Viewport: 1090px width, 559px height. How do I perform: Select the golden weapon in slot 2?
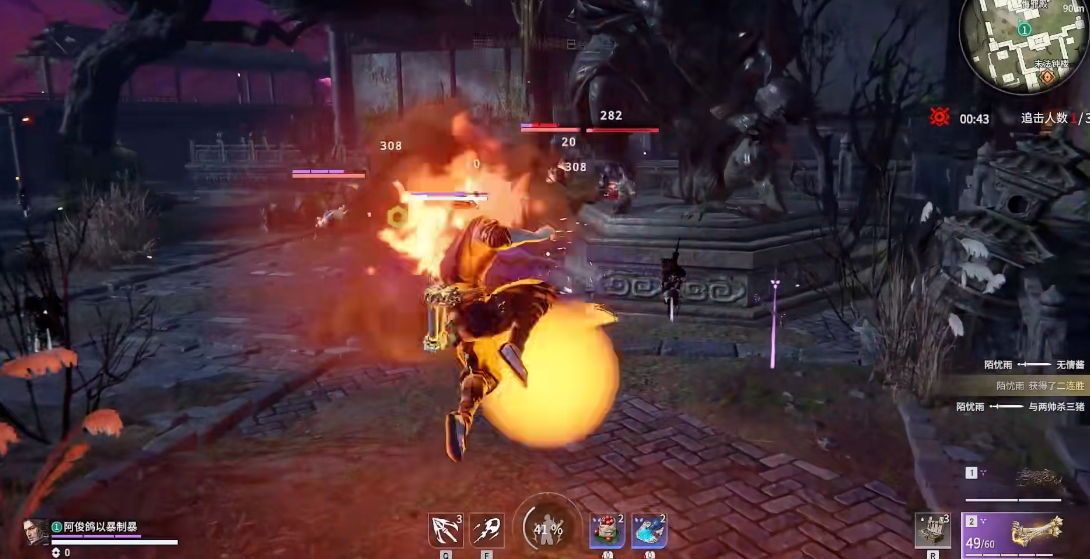point(1022,531)
